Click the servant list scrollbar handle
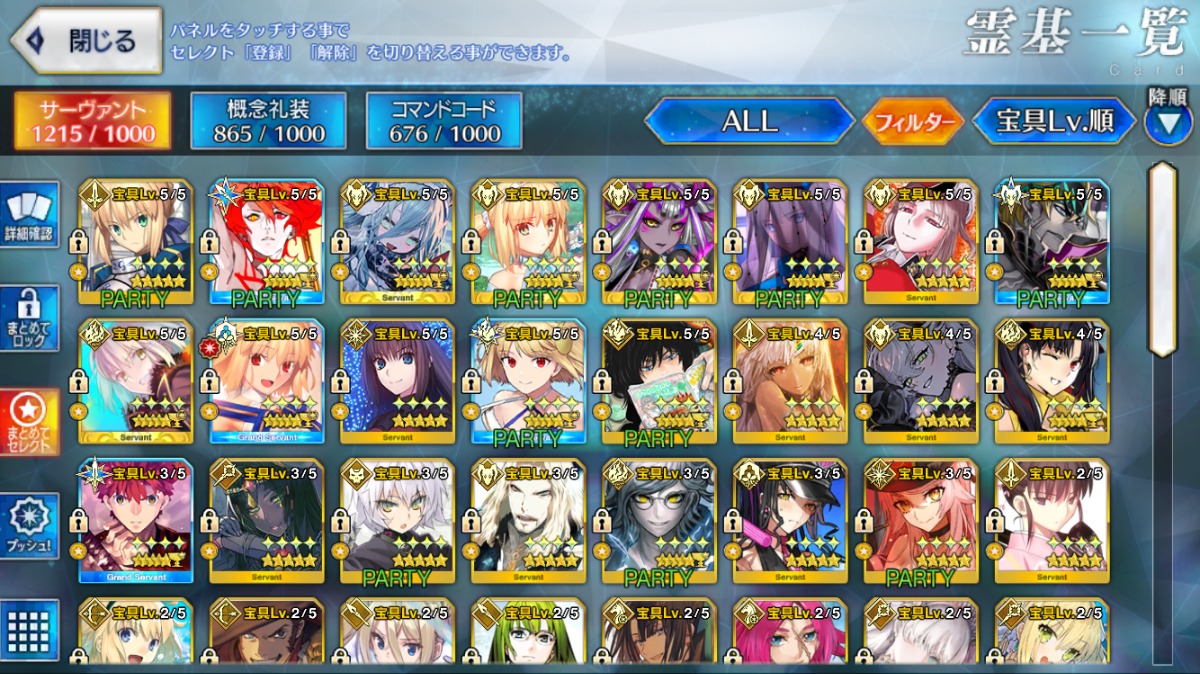This screenshot has height=674, width=1200. click(x=1162, y=260)
